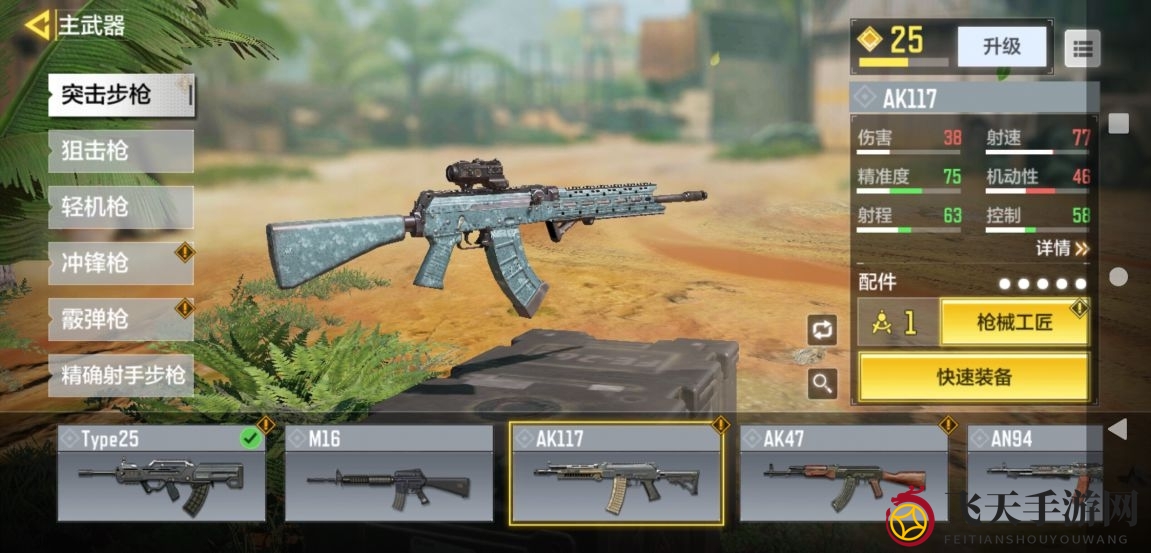1151x553 pixels.
Task: Open the 枪械工匠 gunsmith
Action: [x=1014, y=323]
